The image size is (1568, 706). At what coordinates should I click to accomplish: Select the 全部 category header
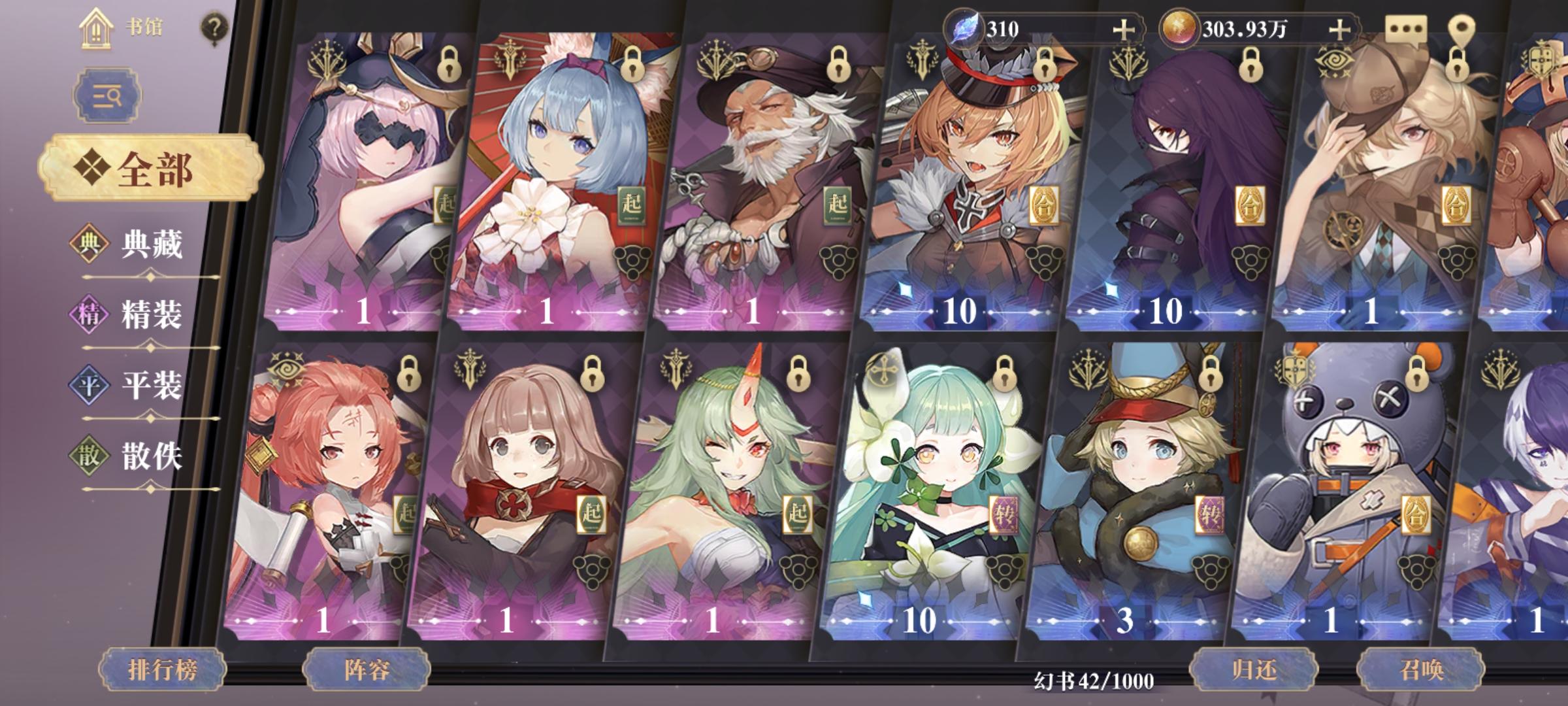pos(152,167)
